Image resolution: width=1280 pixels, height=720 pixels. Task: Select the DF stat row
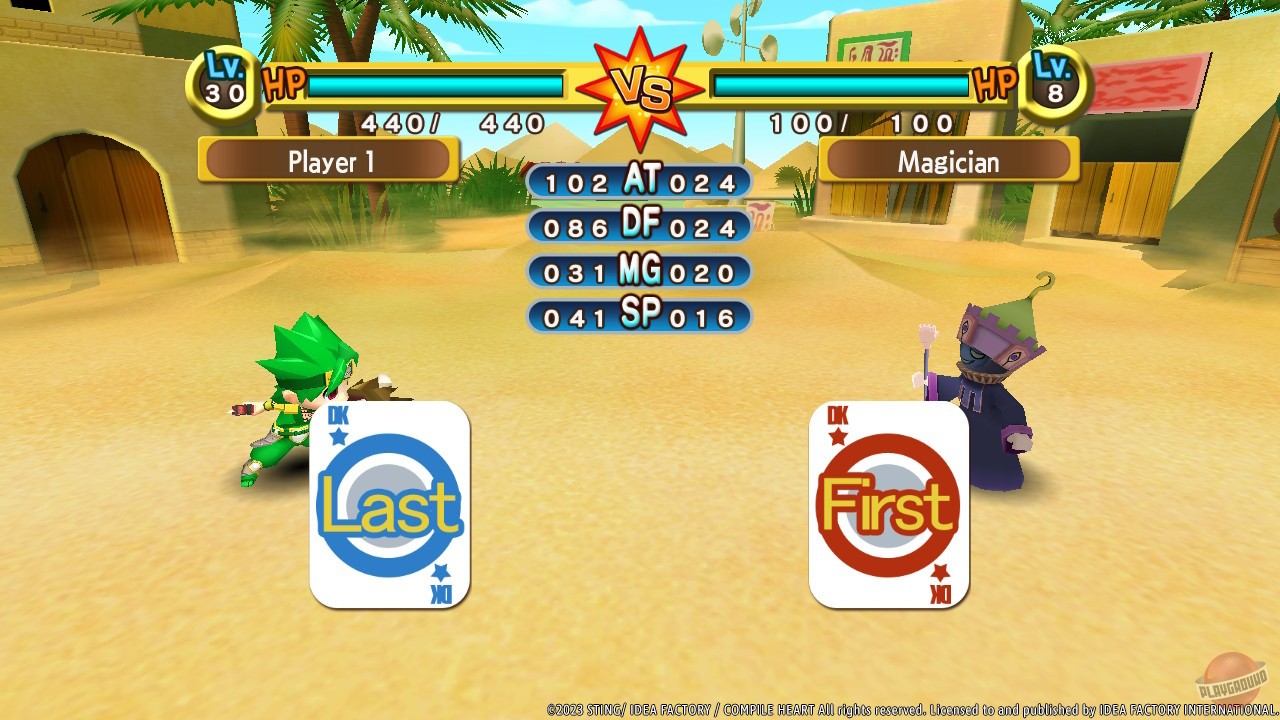(x=638, y=226)
